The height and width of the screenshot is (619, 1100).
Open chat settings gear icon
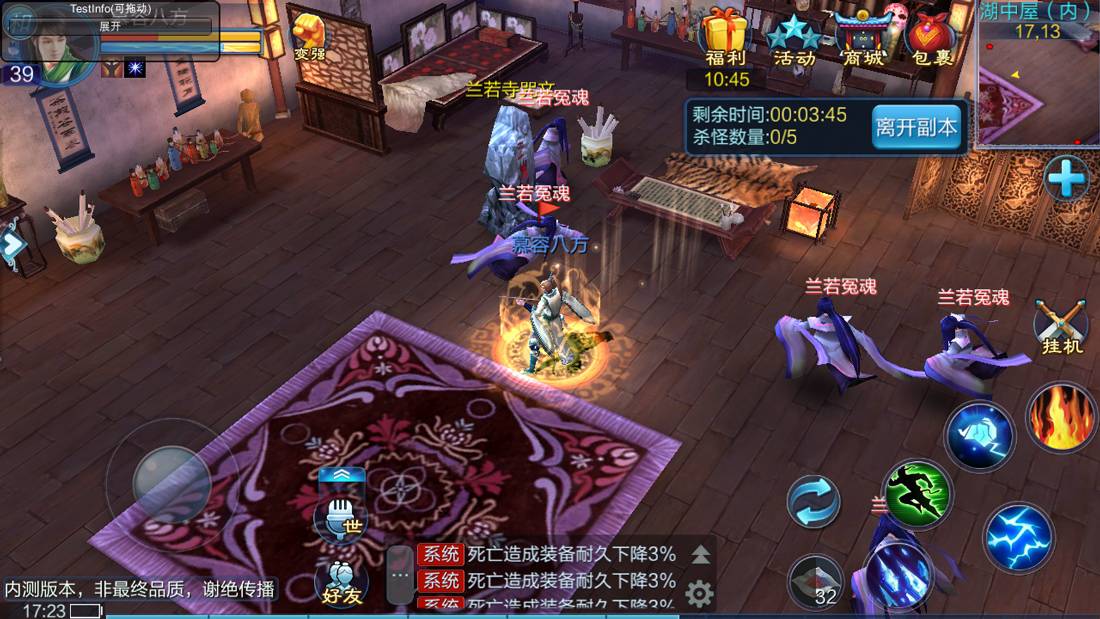pyautogui.click(x=699, y=594)
